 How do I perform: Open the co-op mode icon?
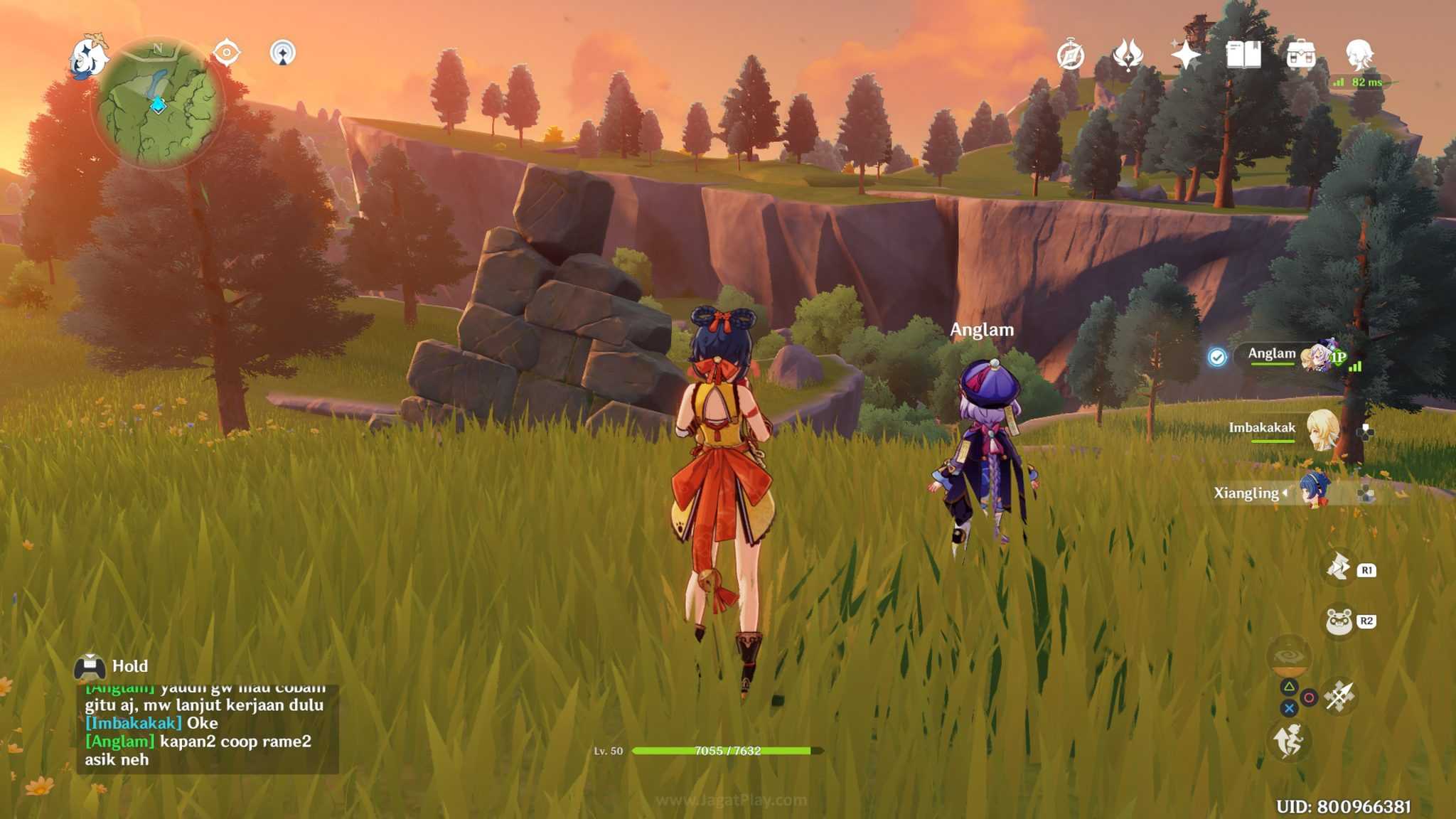click(283, 53)
